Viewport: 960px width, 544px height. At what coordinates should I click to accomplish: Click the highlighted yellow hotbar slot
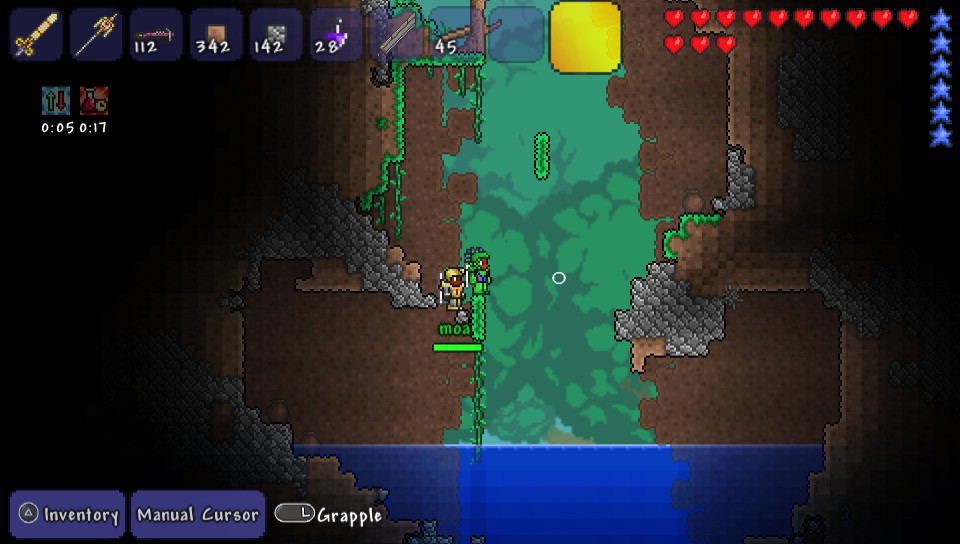point(585,37)
